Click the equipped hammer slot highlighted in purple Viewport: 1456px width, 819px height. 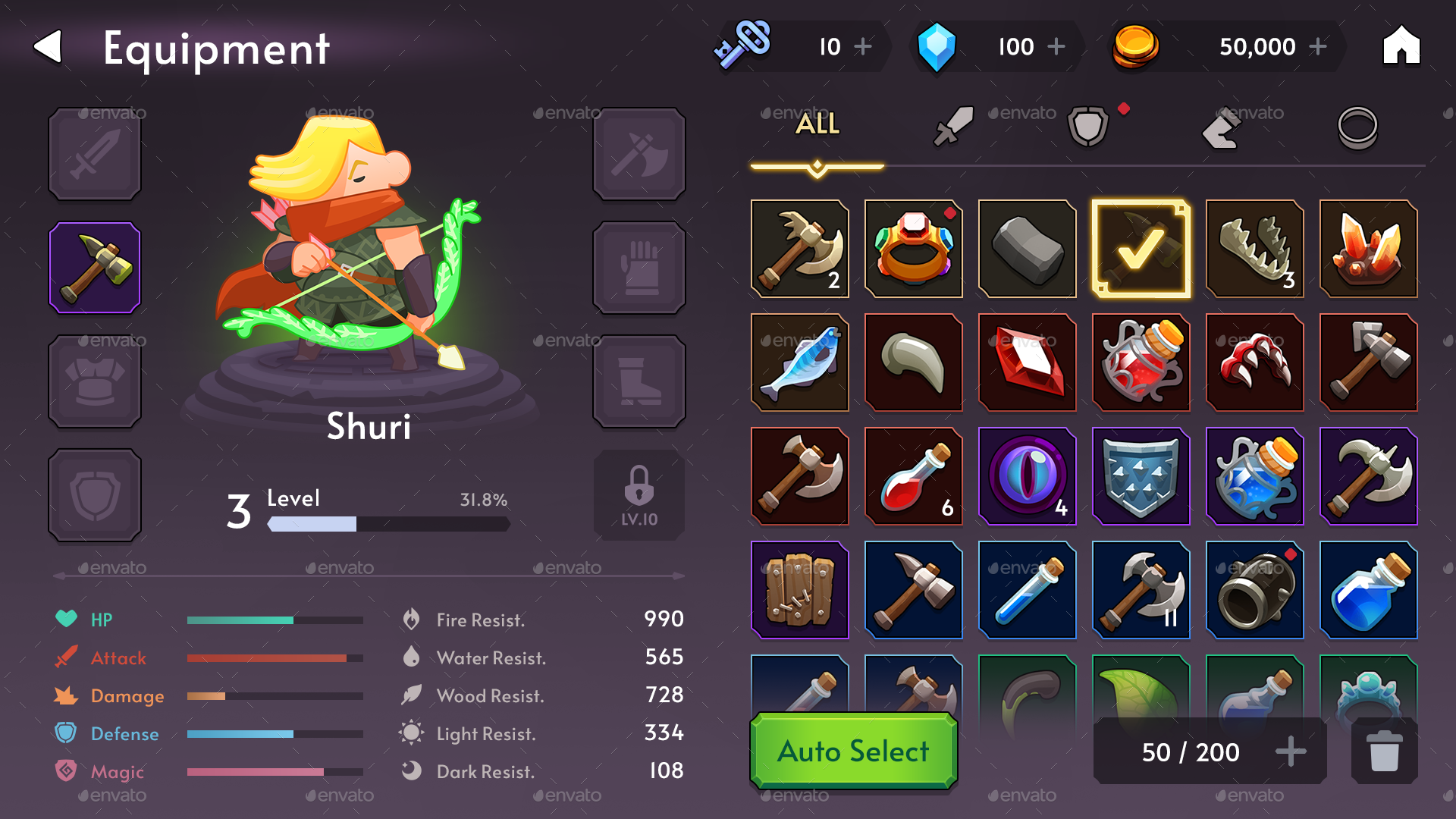click(95, 268)
